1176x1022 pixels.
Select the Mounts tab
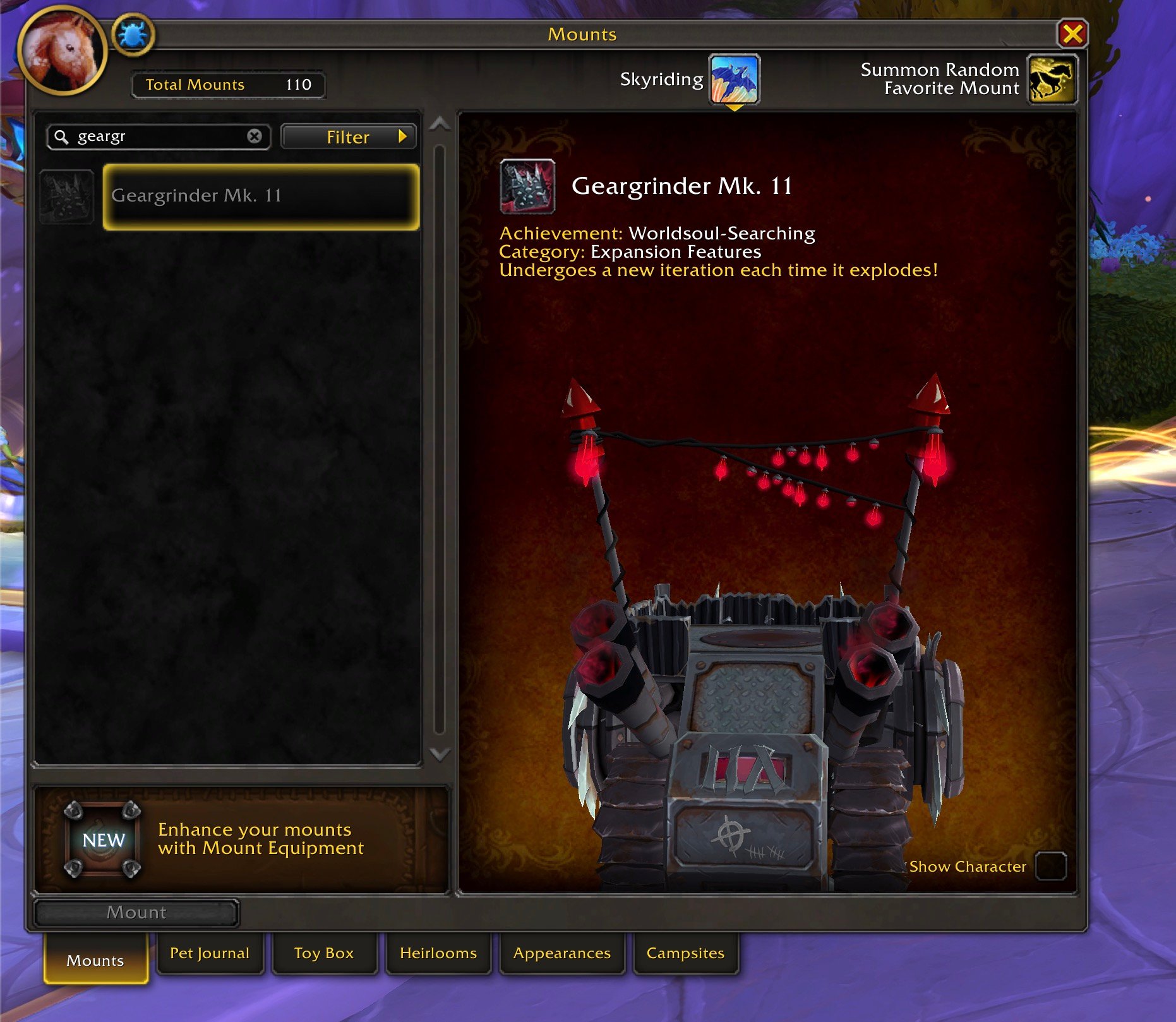pyautogui.click(x=95, y=960)
